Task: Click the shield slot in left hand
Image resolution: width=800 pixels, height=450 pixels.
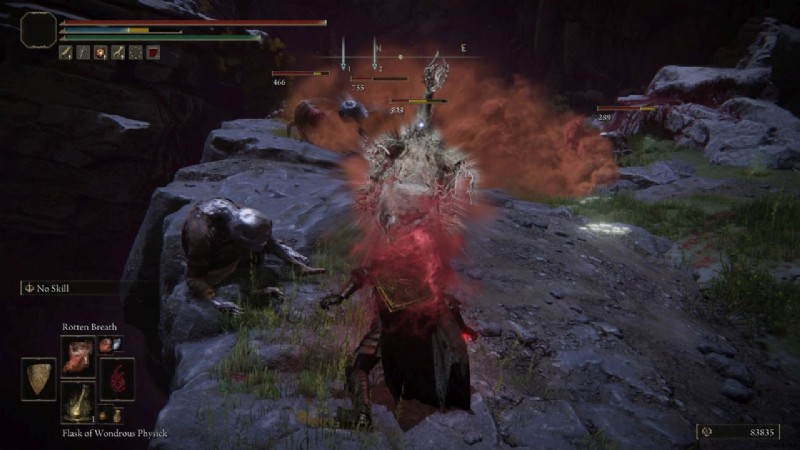Action: click(x=38, y=378)
